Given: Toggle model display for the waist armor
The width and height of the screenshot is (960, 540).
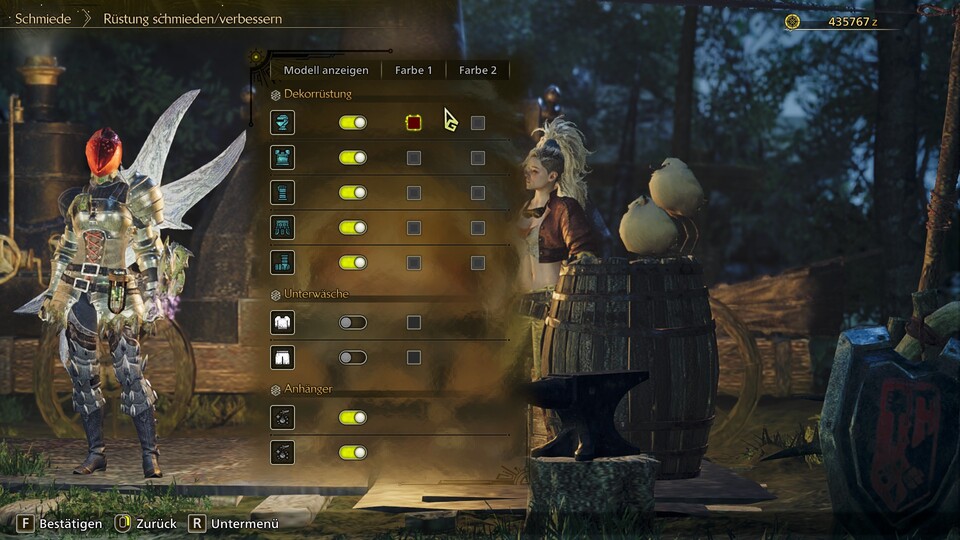Looking at the screenshot, I should (x=353, y=227).
